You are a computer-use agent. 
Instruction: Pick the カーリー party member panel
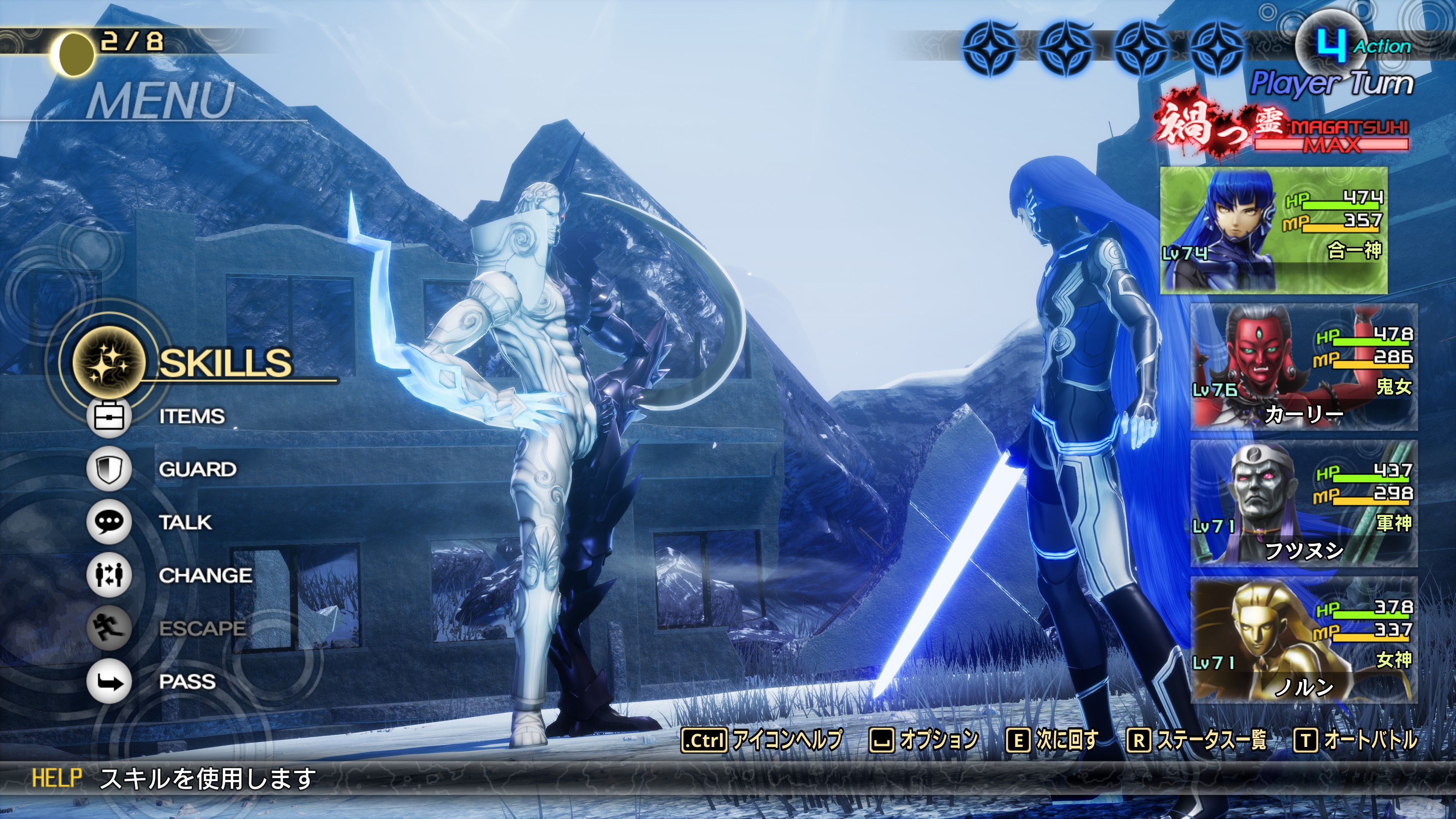click(x=1304, y=367)
